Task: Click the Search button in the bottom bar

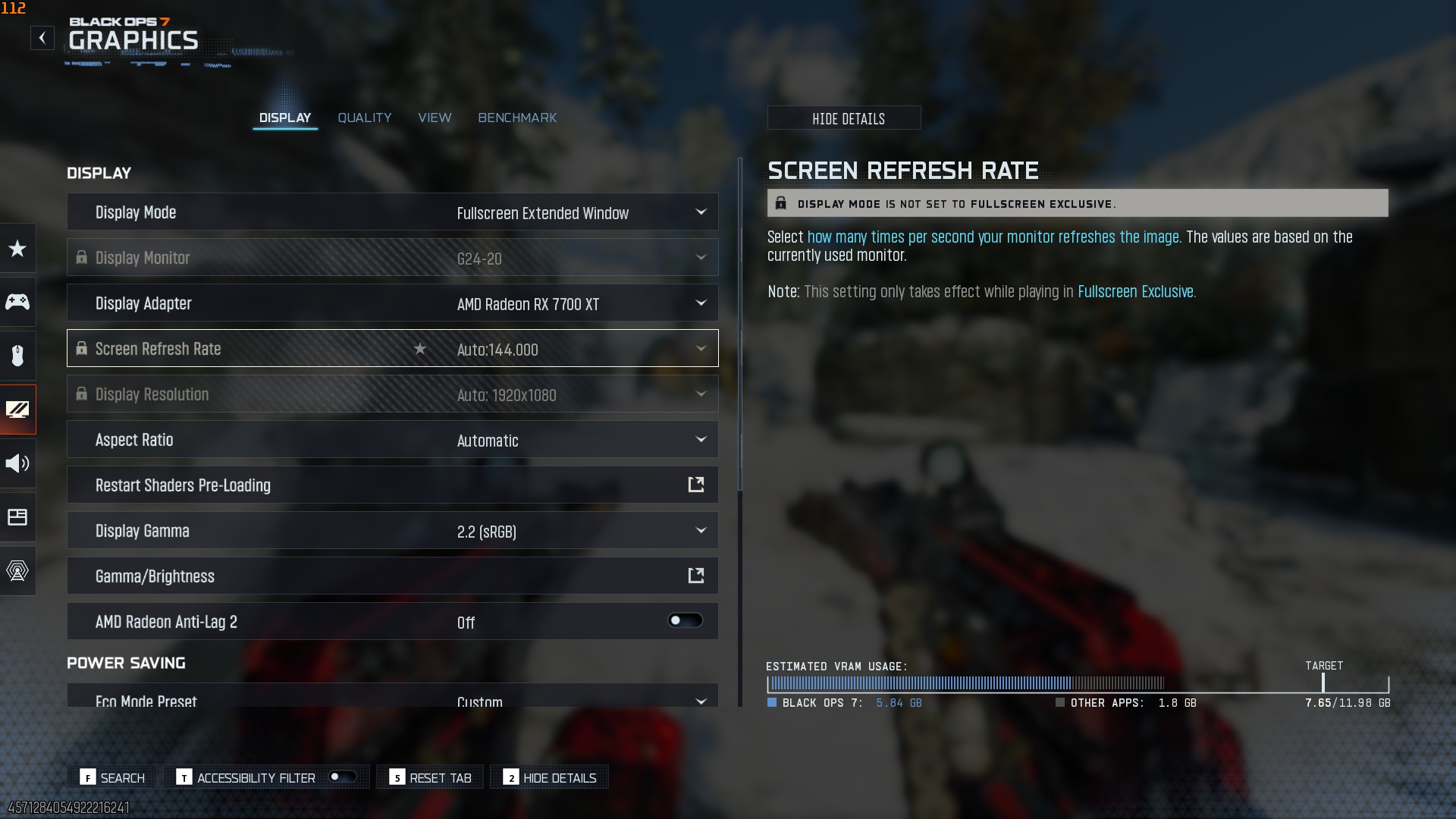Action: tap(113, 777)
